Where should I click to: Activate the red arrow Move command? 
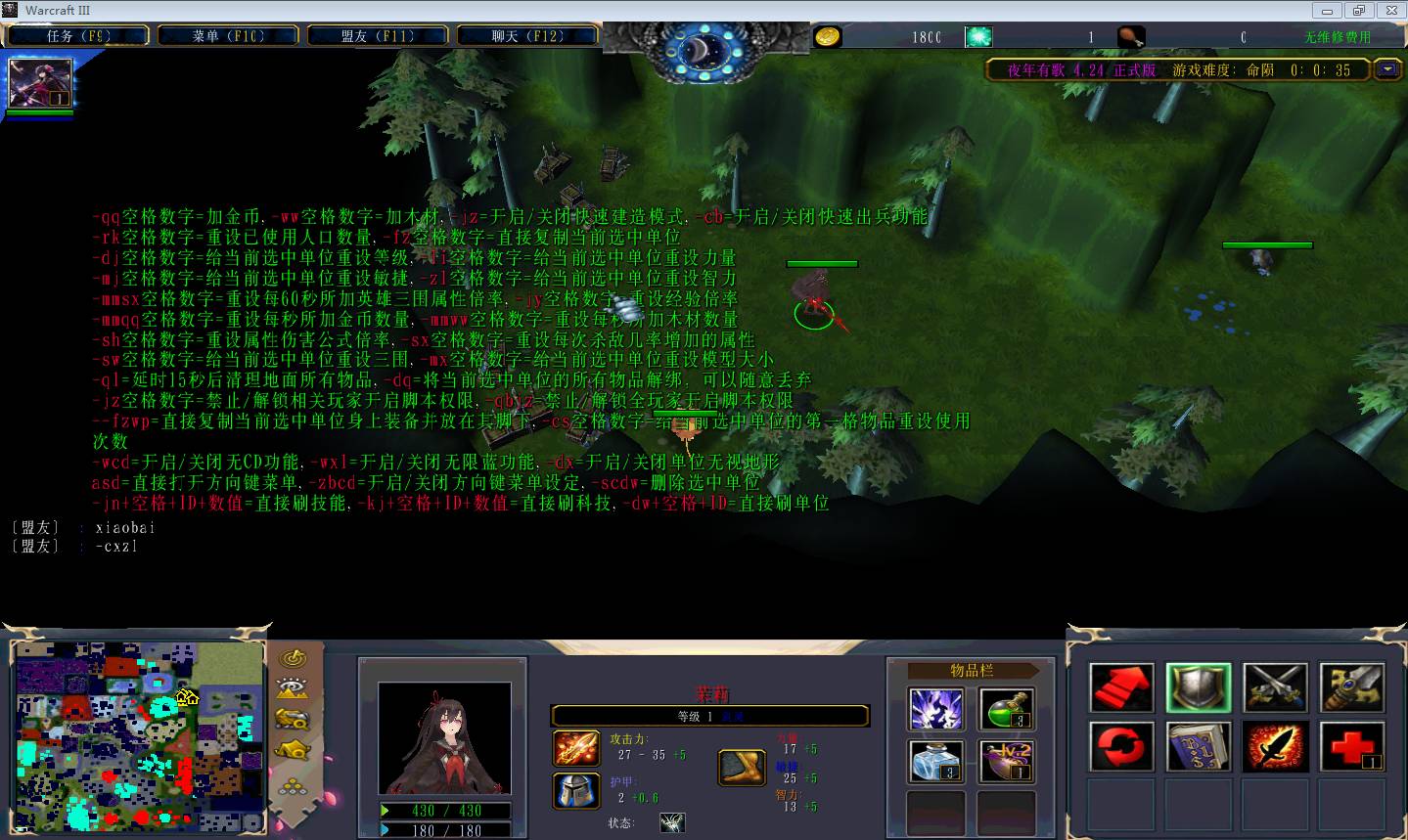pos(1121,686)
